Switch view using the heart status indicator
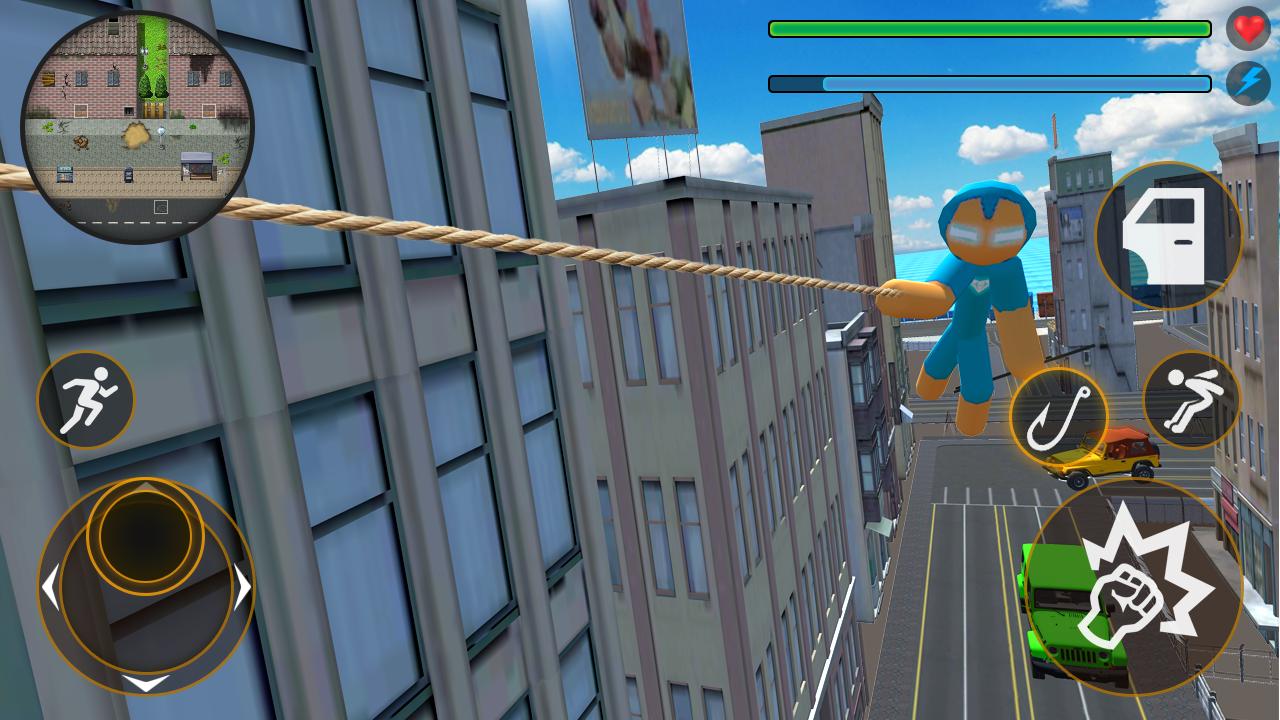 tap(1247, 29)
